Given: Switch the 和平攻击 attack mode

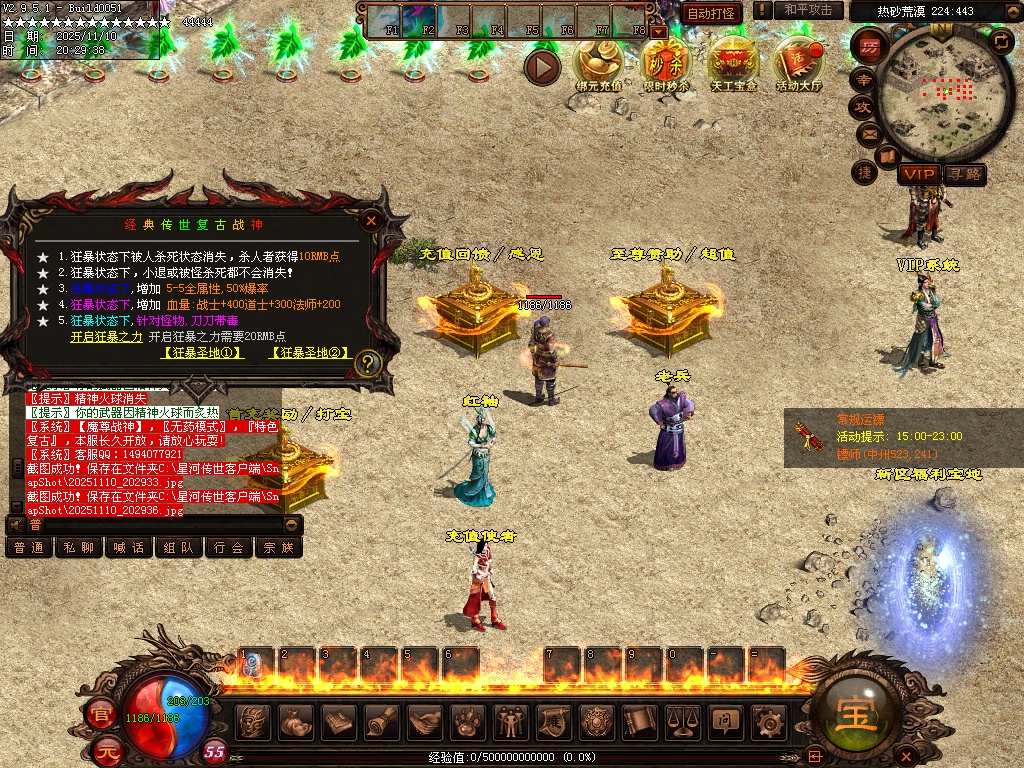Looking at the screenshot, I should coord(808,10).
